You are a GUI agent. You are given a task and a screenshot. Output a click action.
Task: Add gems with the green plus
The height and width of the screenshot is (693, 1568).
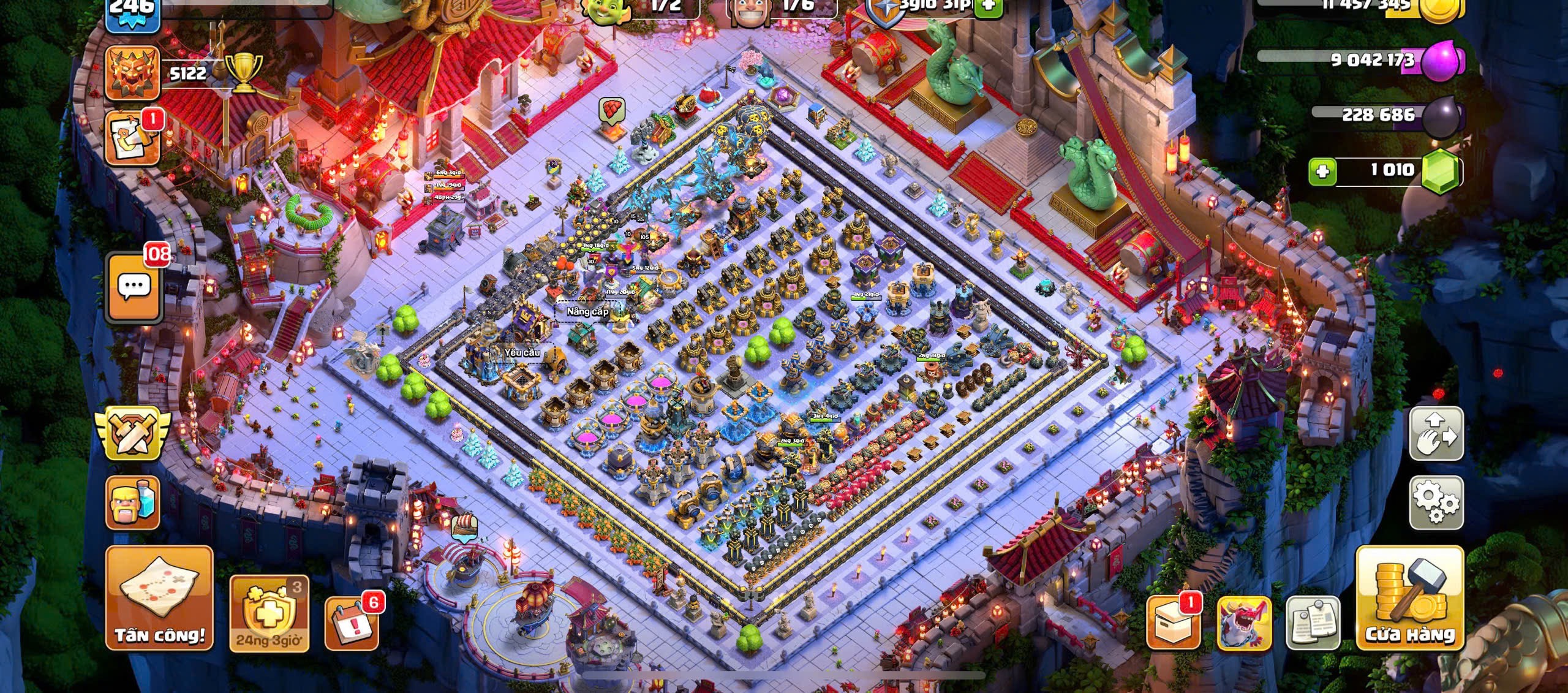click(1322, 171)
